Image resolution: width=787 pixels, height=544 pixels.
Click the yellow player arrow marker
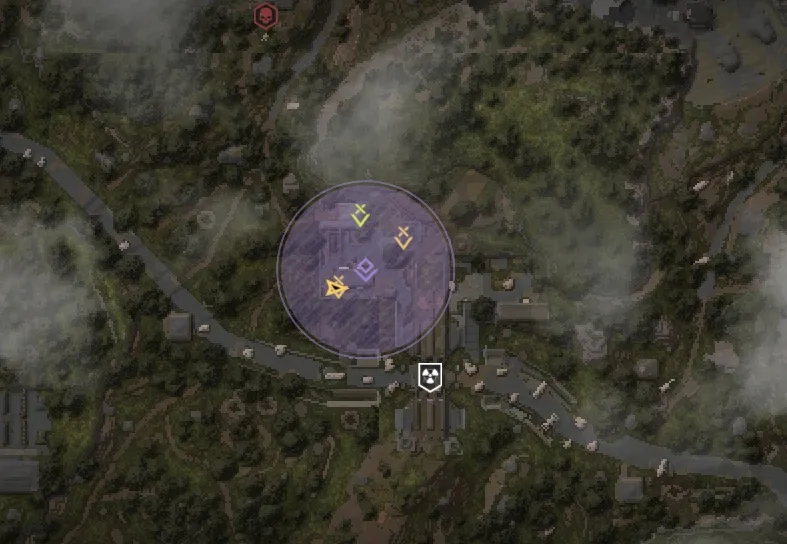335,288
